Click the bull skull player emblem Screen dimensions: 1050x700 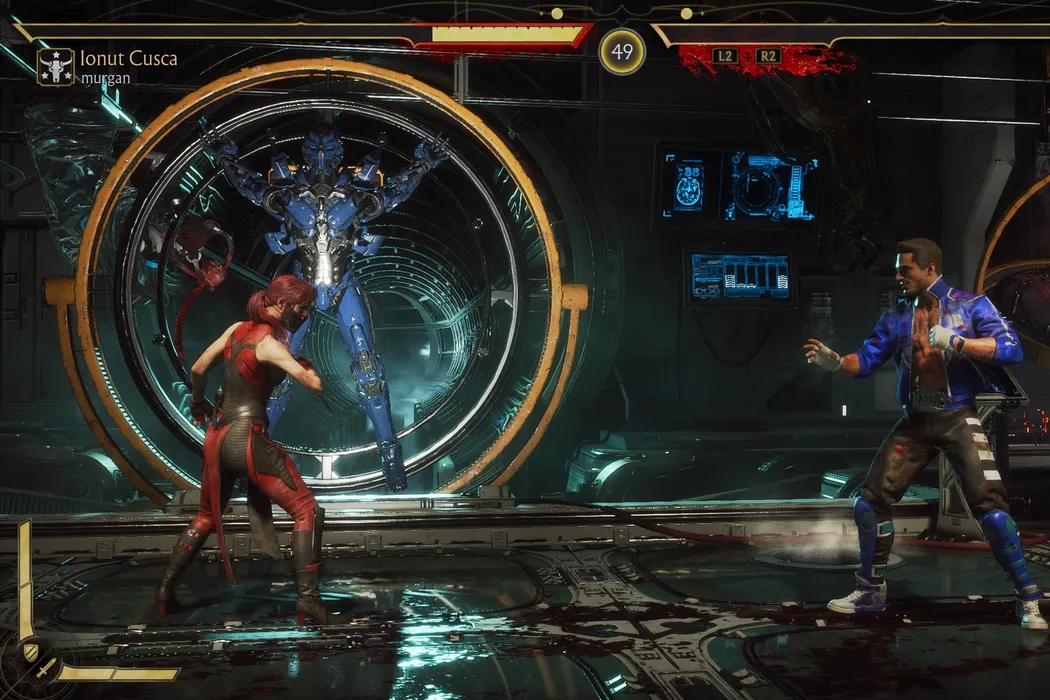[x=55, y=66]
